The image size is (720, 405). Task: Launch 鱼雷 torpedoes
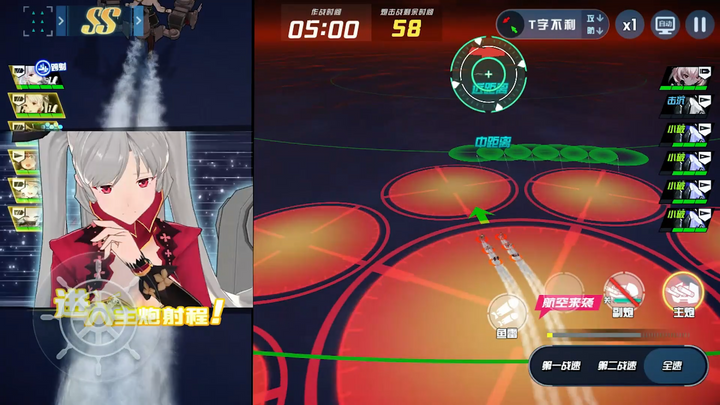coord(507,314)
